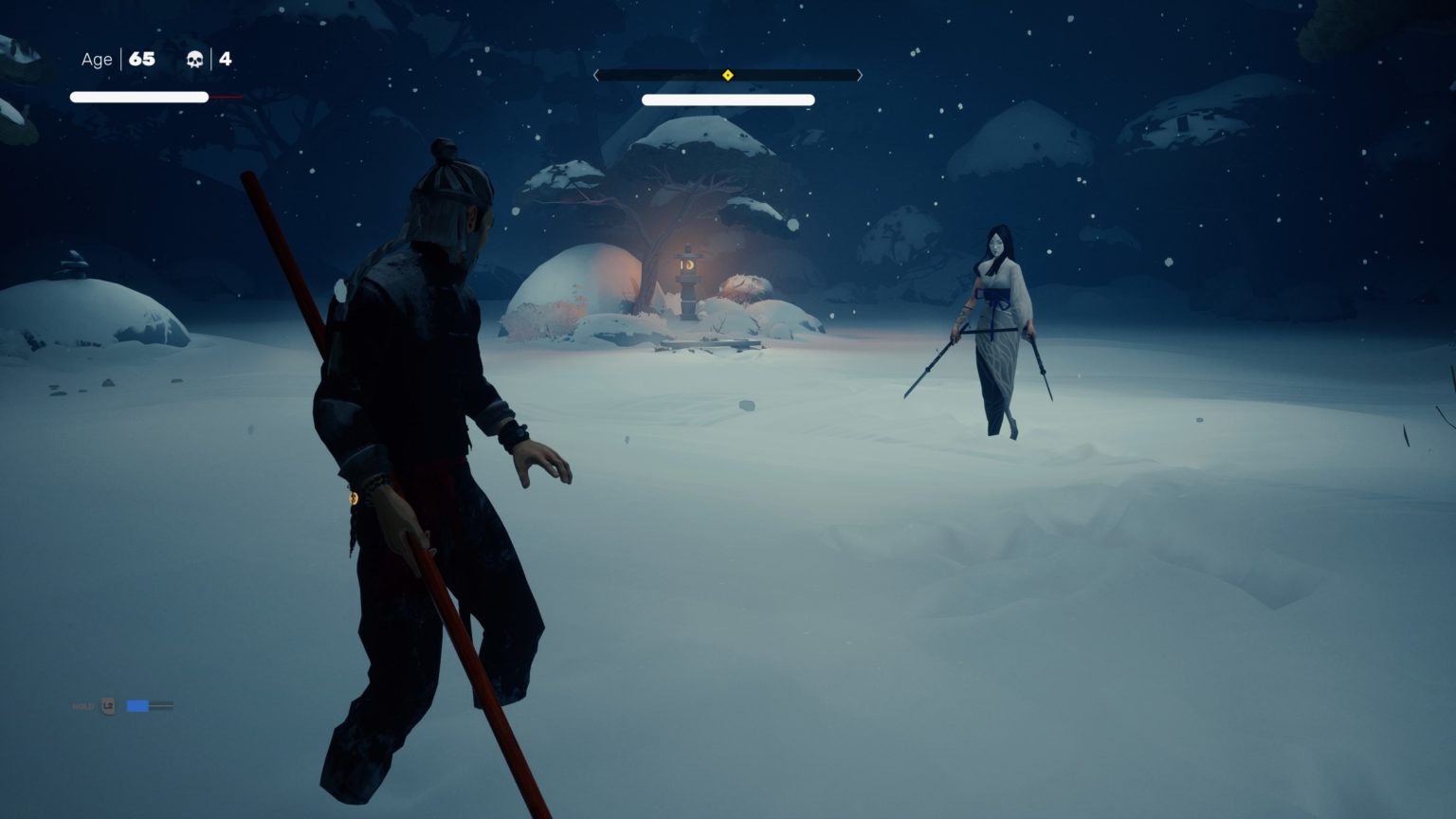Expand the compass using the left chevron
The image size is (1456, 819).
pyautogui.click(x=596, y=74)
